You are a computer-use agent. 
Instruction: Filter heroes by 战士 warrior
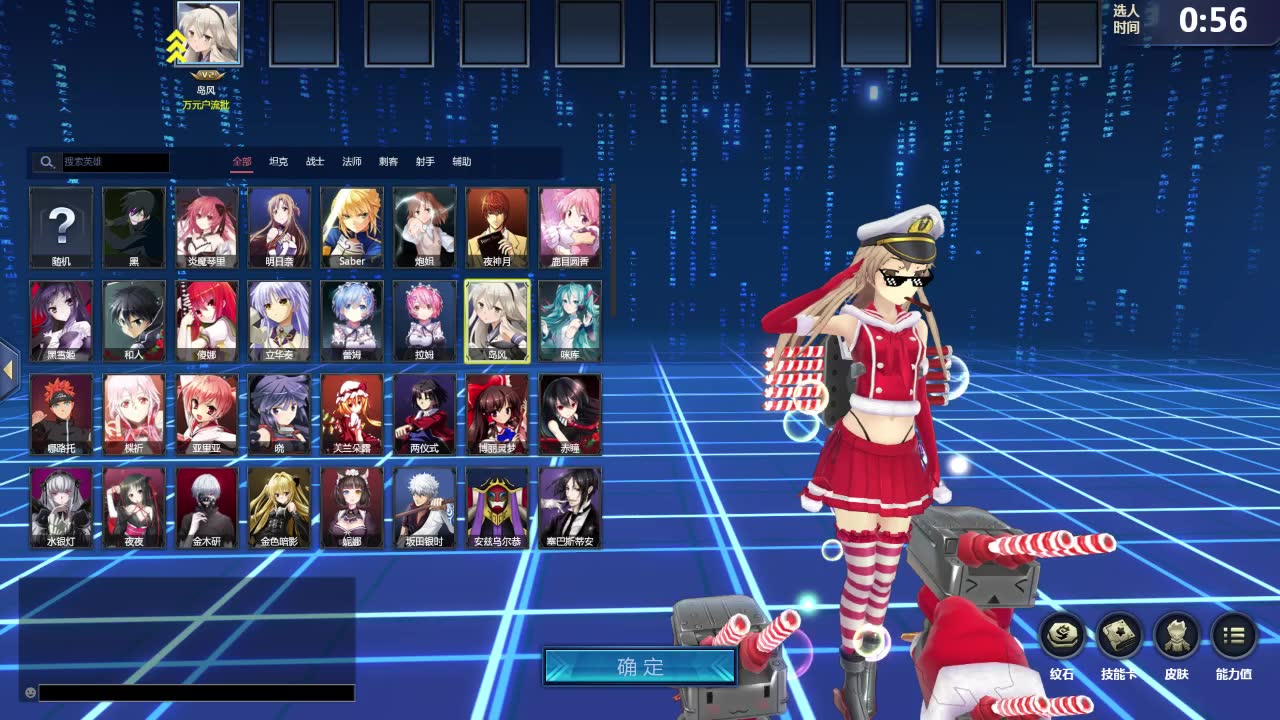point(315,161)
